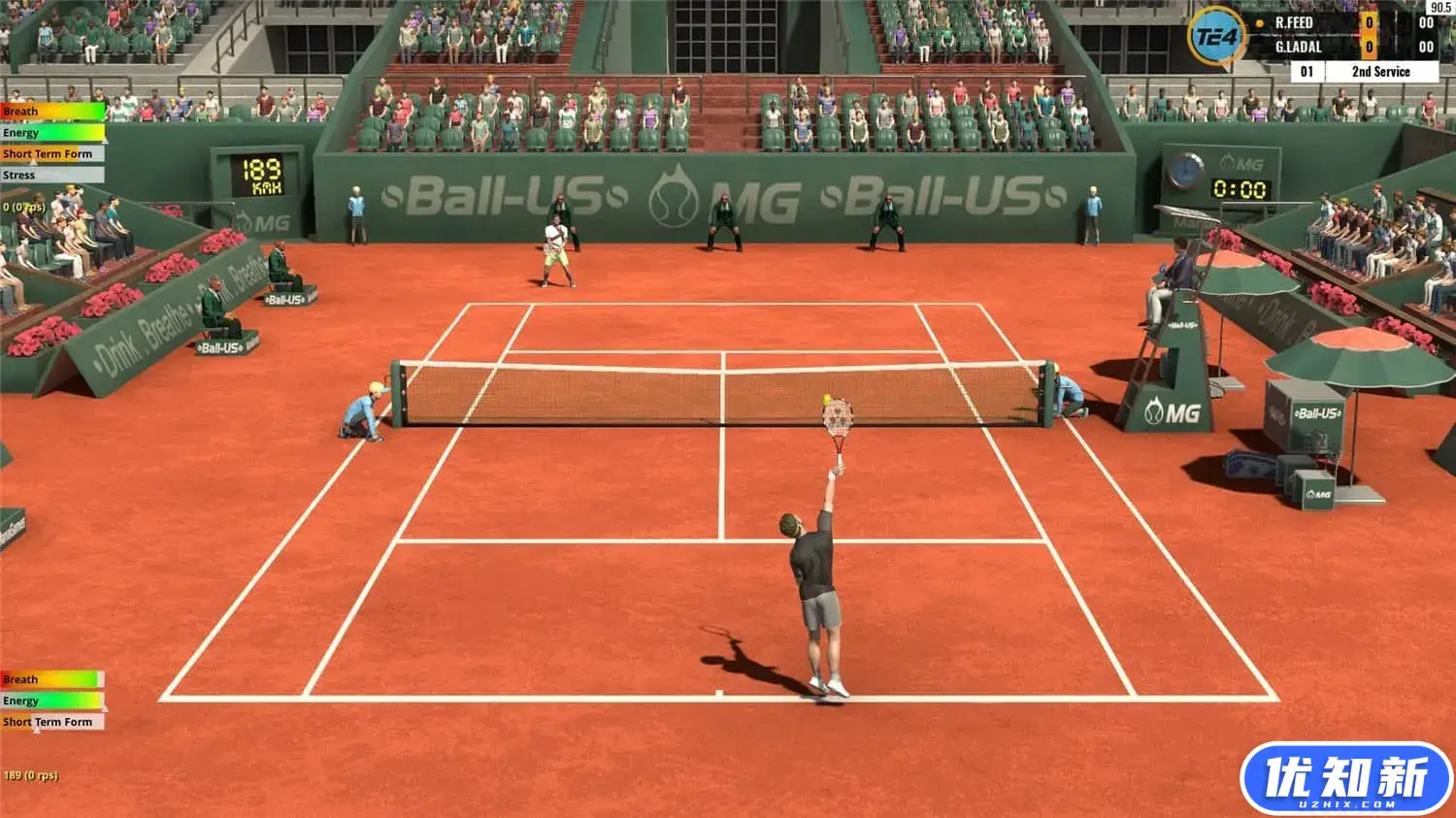Toggle the top Breath gauge
The height and width of the screenshot is (818, 1456).
(x=49, y=111)
